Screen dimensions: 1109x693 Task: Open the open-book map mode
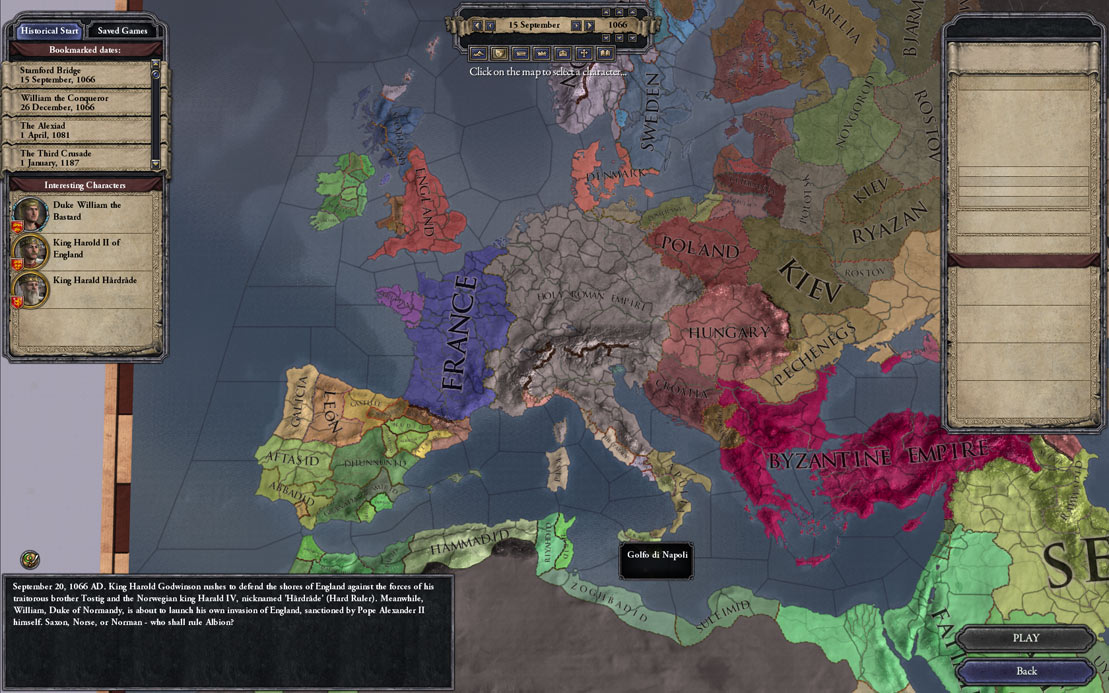[605, 52]
